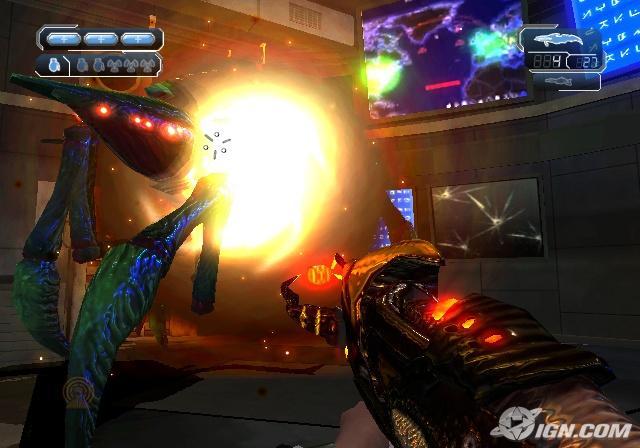Screen dimensions: 640x448
Task: Select the highlighted grenade icon
Action: click(x=54, y=66)
